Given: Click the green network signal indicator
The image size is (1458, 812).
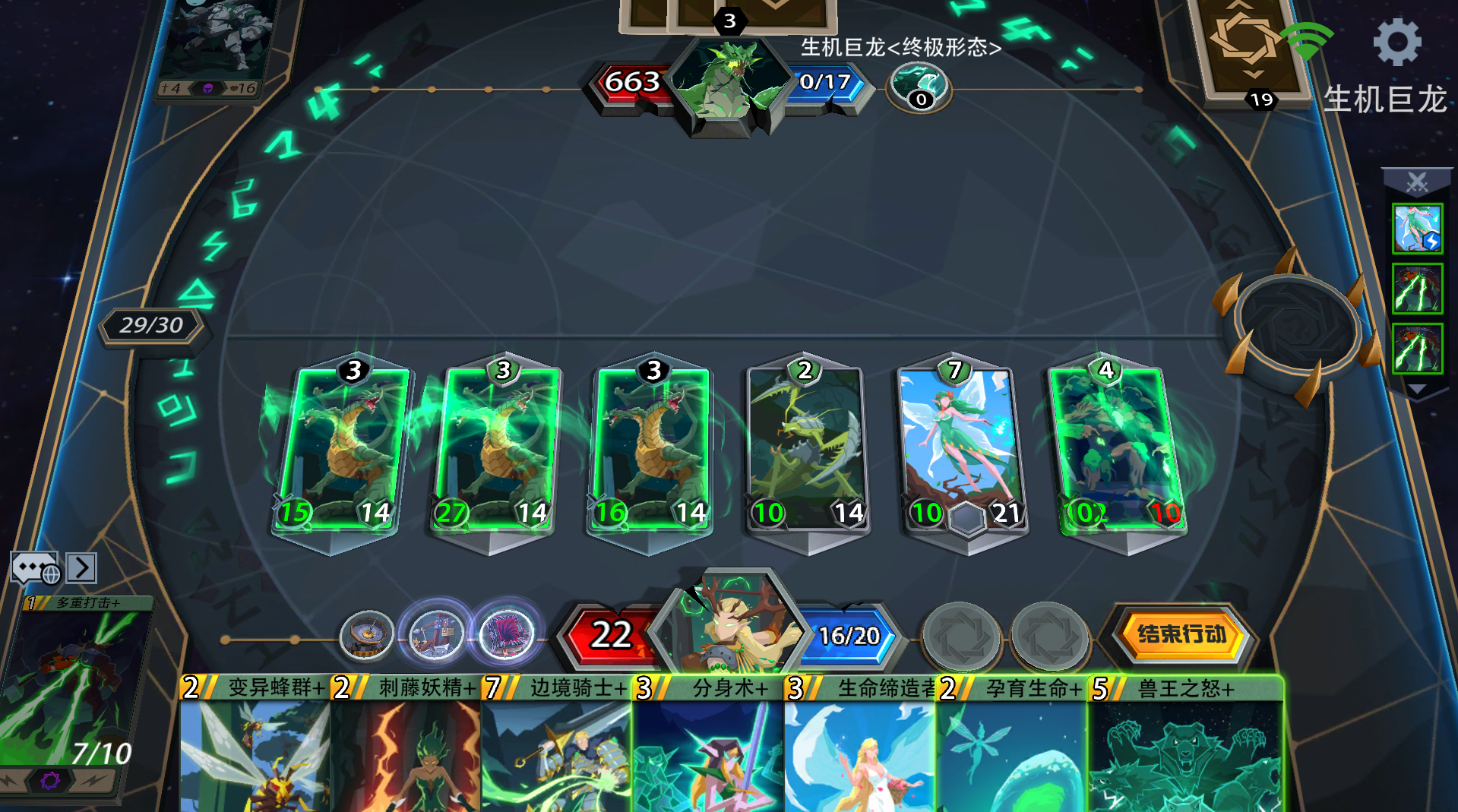Looking at the screenshot, I should [x=1307, y=40].
